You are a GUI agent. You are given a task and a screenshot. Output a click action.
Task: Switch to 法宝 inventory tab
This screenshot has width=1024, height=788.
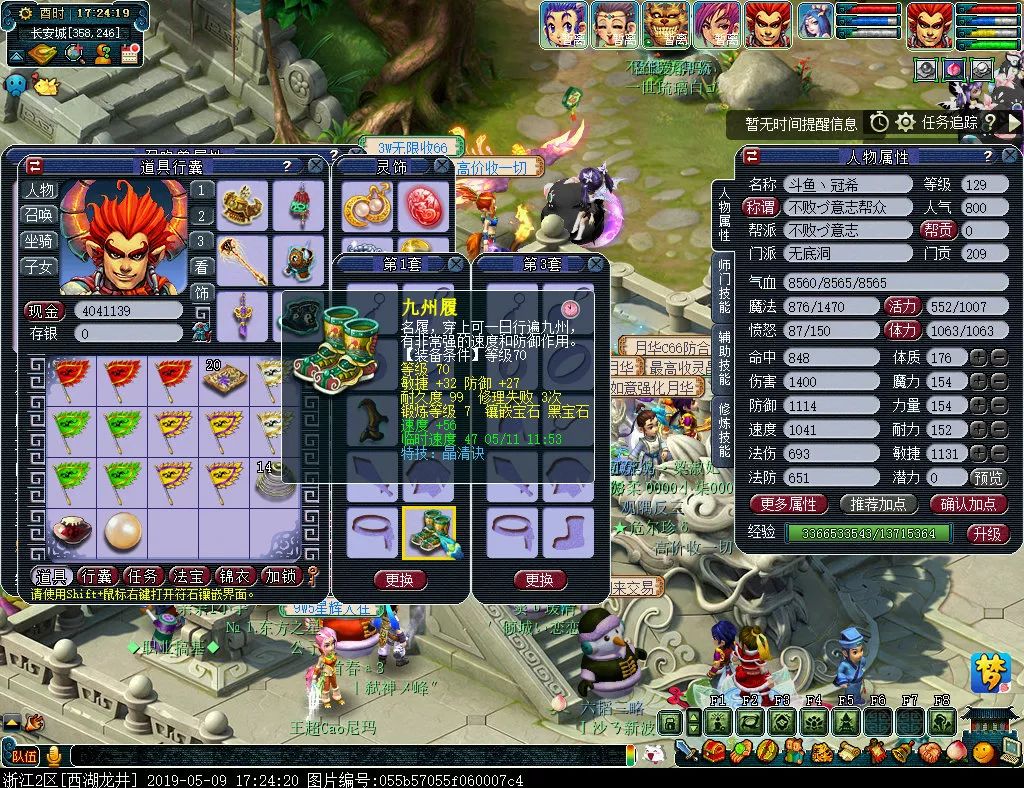click(x=189, y=576)
